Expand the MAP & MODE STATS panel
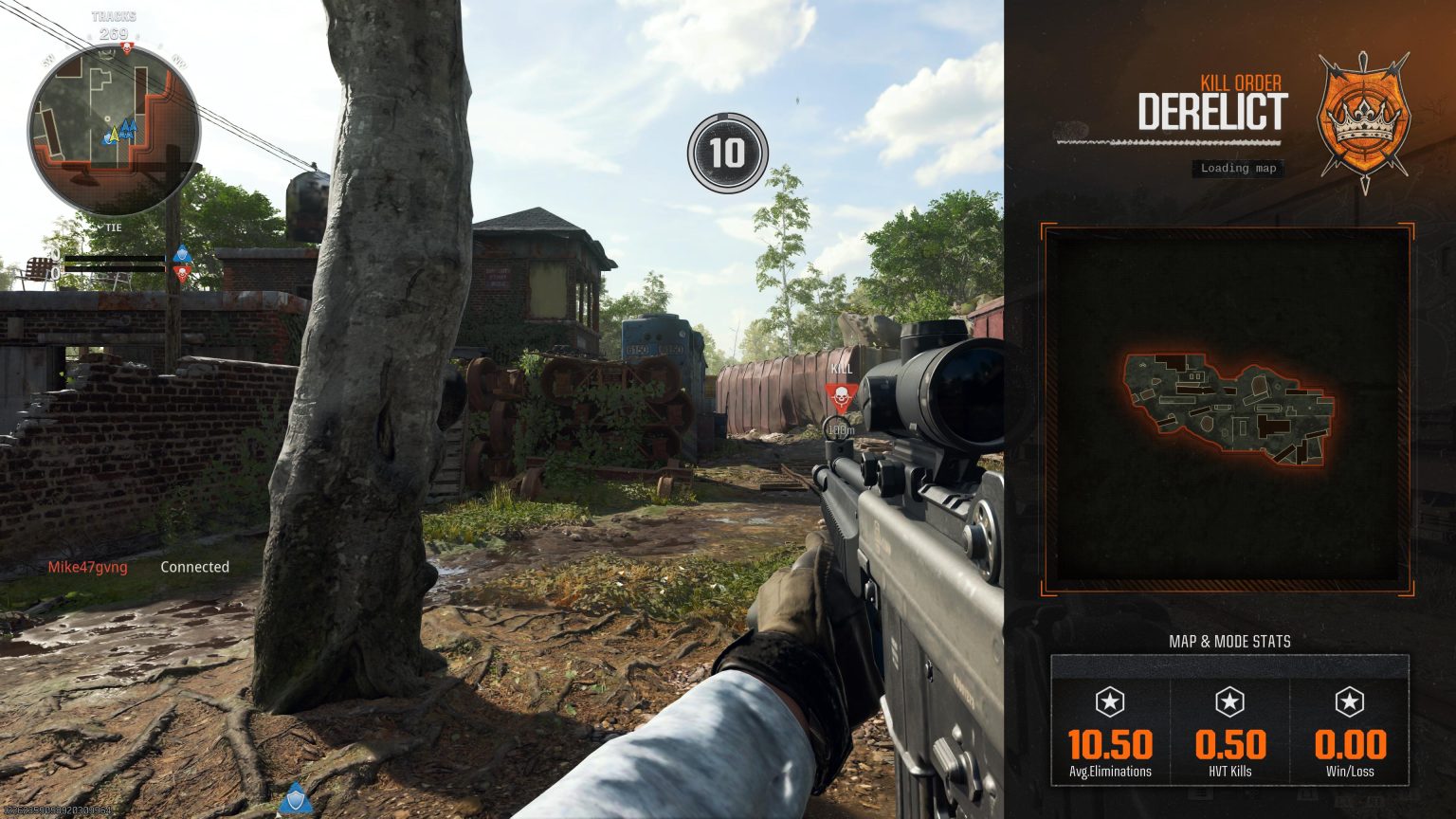1456x819 pixels. tap(1229, 641)
